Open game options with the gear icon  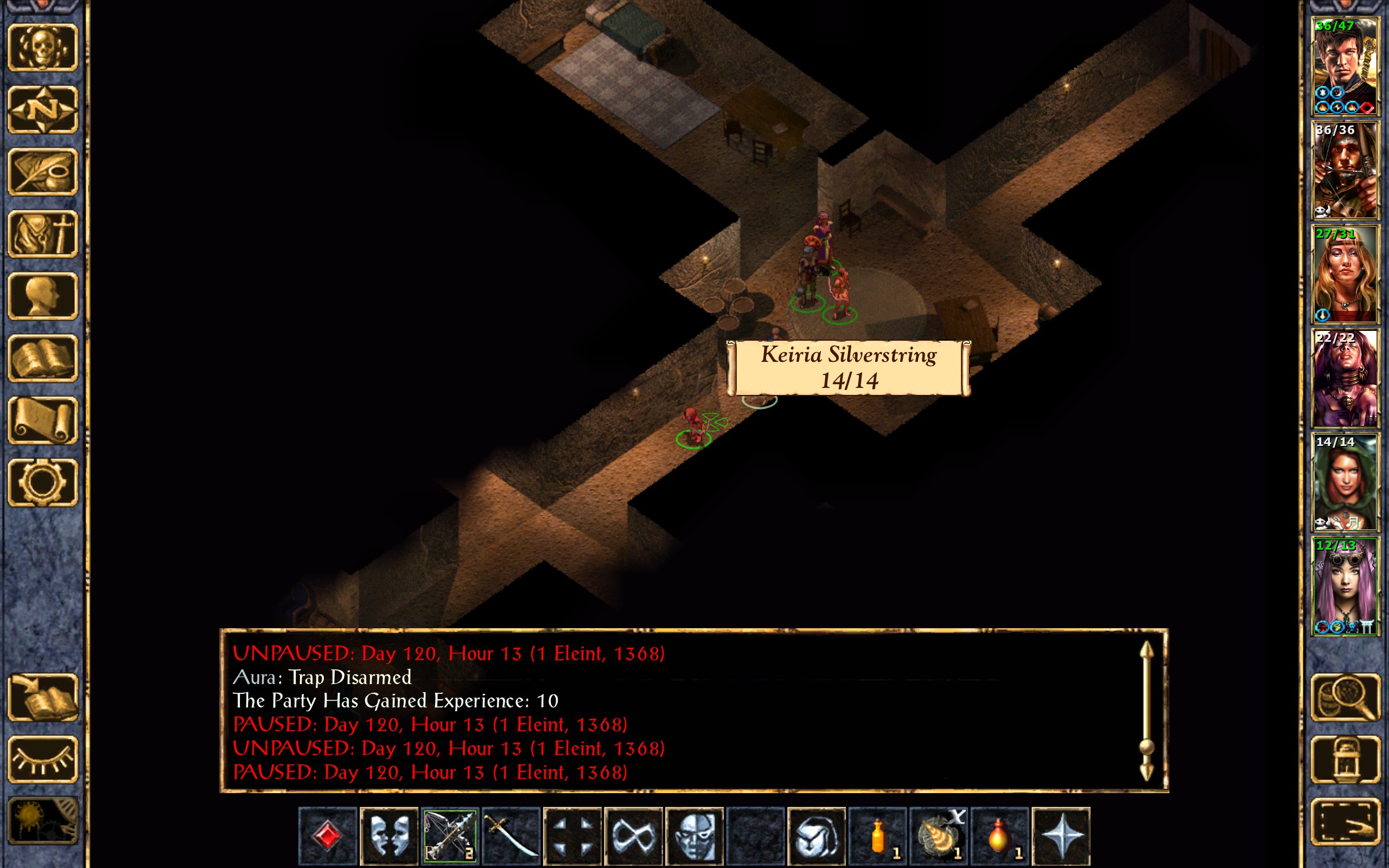(x=43, y=482)
